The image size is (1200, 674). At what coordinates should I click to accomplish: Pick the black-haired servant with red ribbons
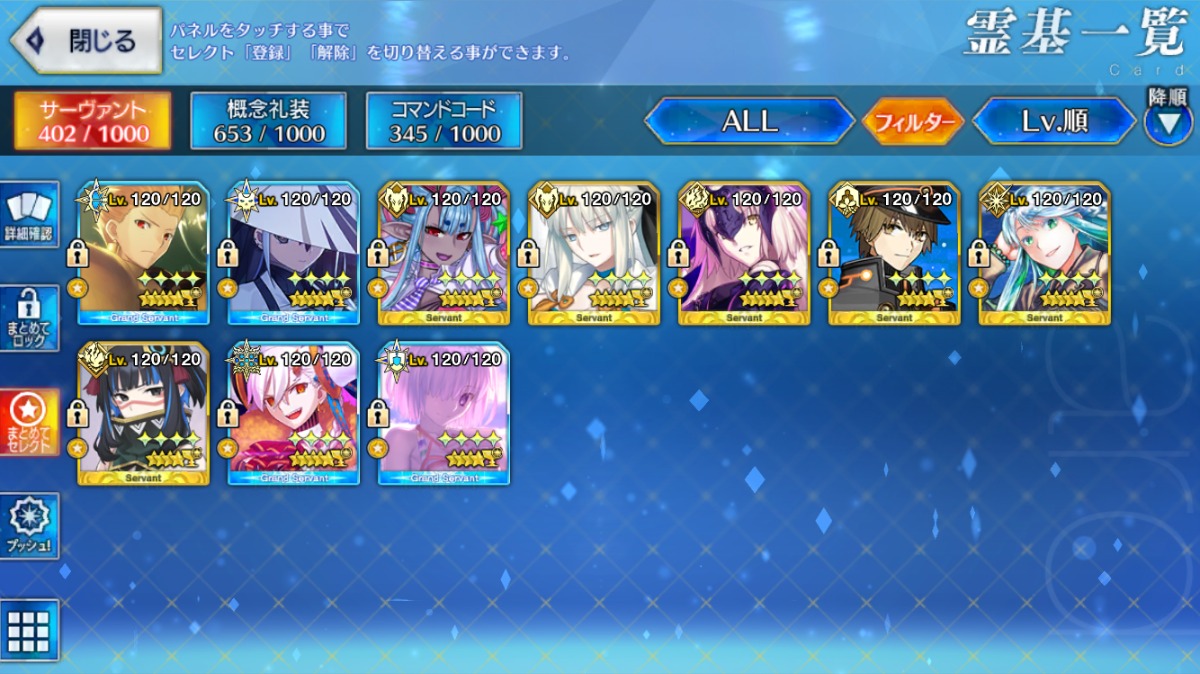coord(144,413)
